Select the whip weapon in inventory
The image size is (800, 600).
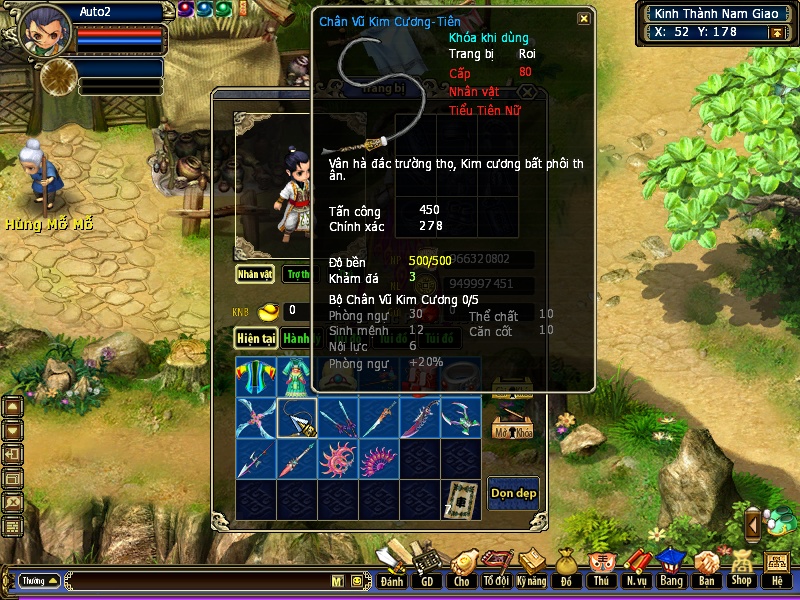(x=297, y=419)
